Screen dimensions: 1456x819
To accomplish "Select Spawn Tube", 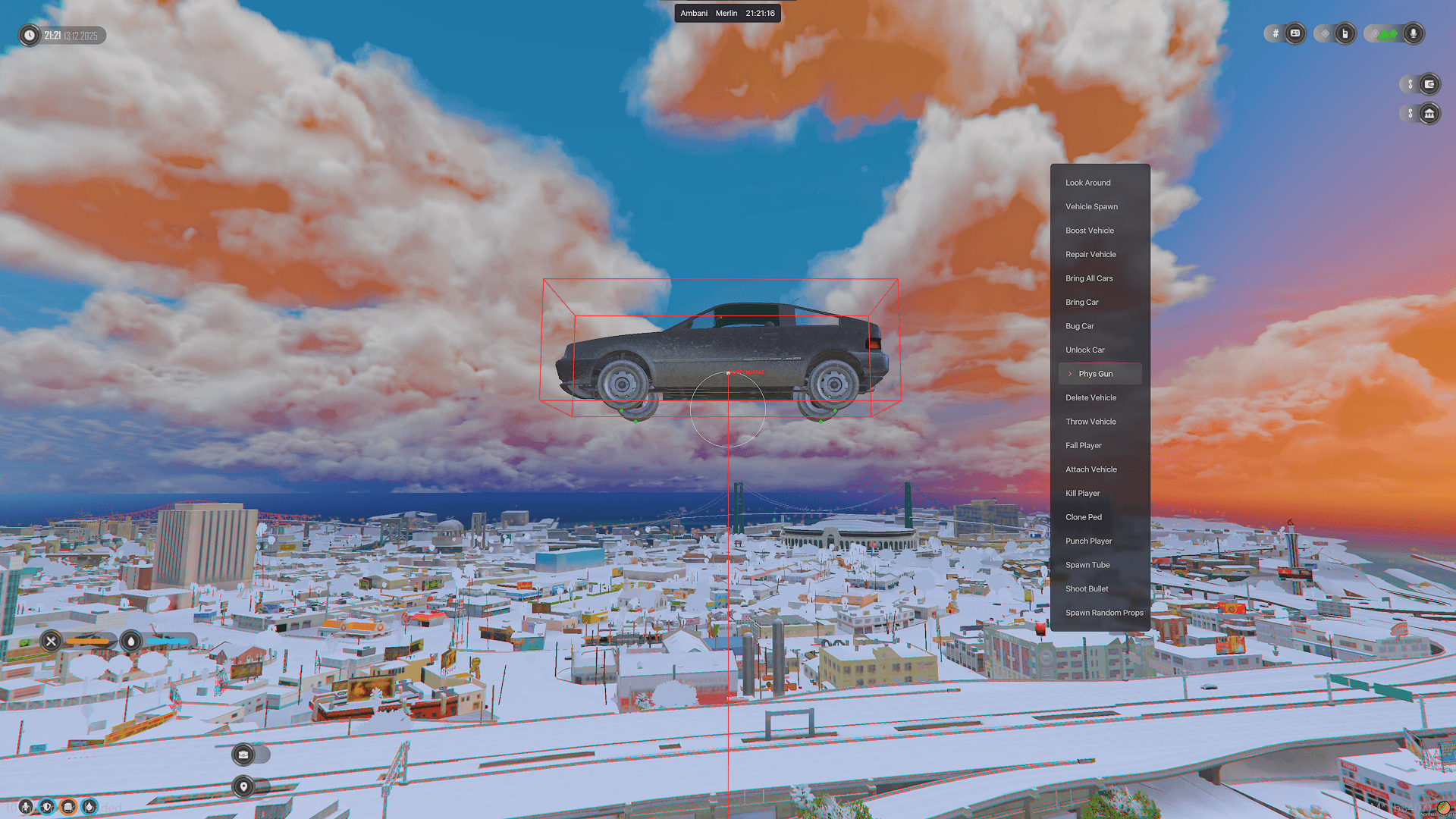I will [1087, 565].
